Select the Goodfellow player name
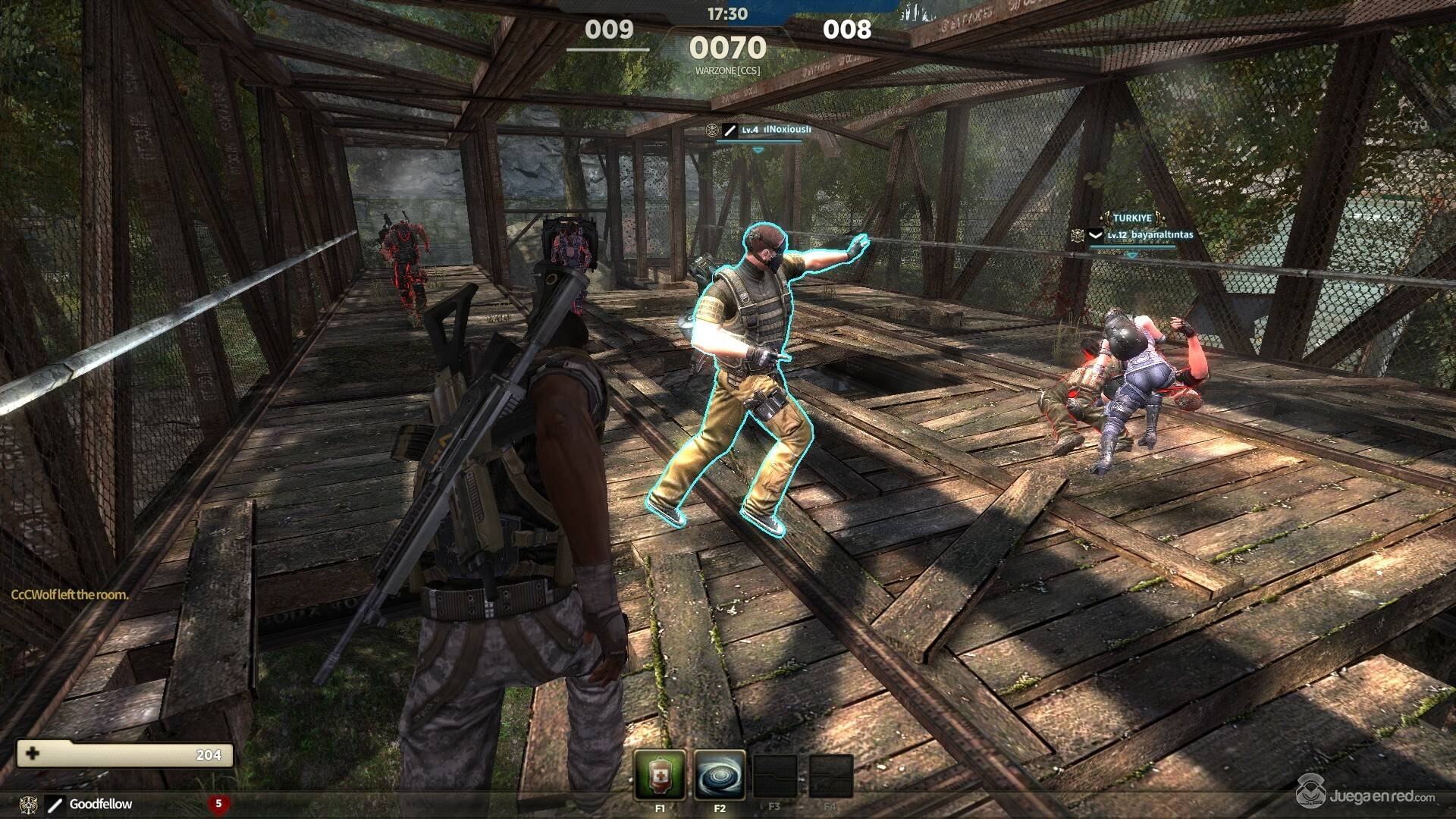The image size is (1456, 819). pyautogui.click(x=101, y=804)
